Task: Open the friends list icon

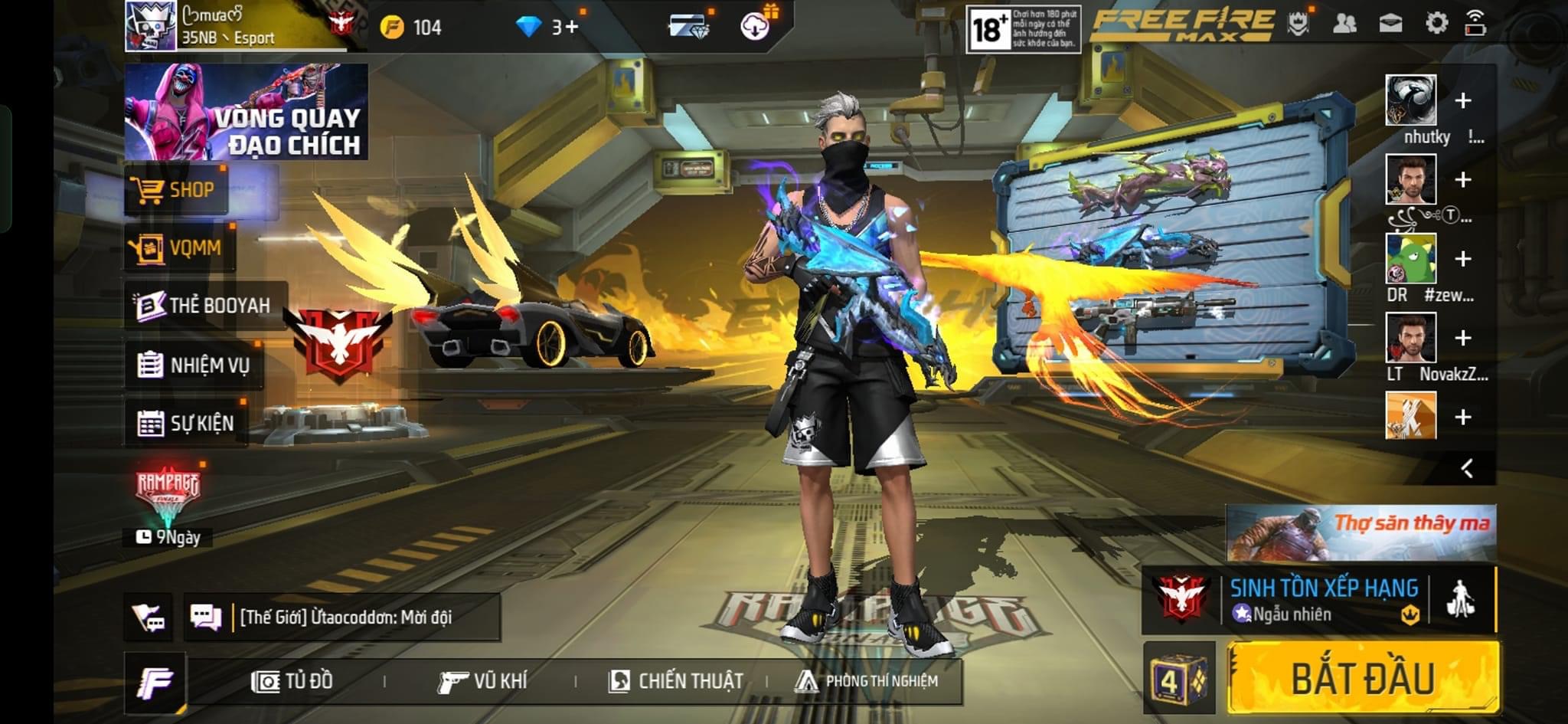Action: (x=1344, y=23)
